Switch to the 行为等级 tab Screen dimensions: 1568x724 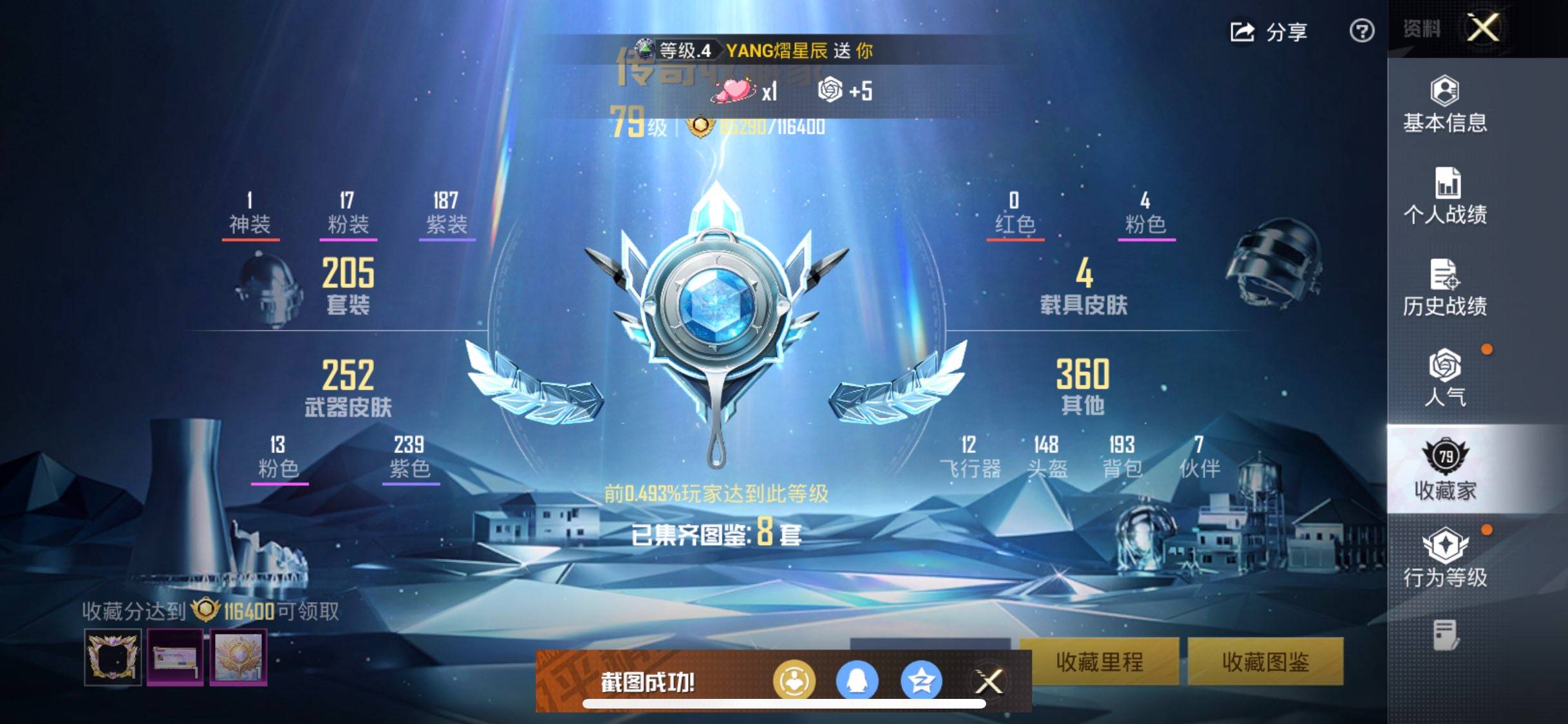click(1445, 557)
